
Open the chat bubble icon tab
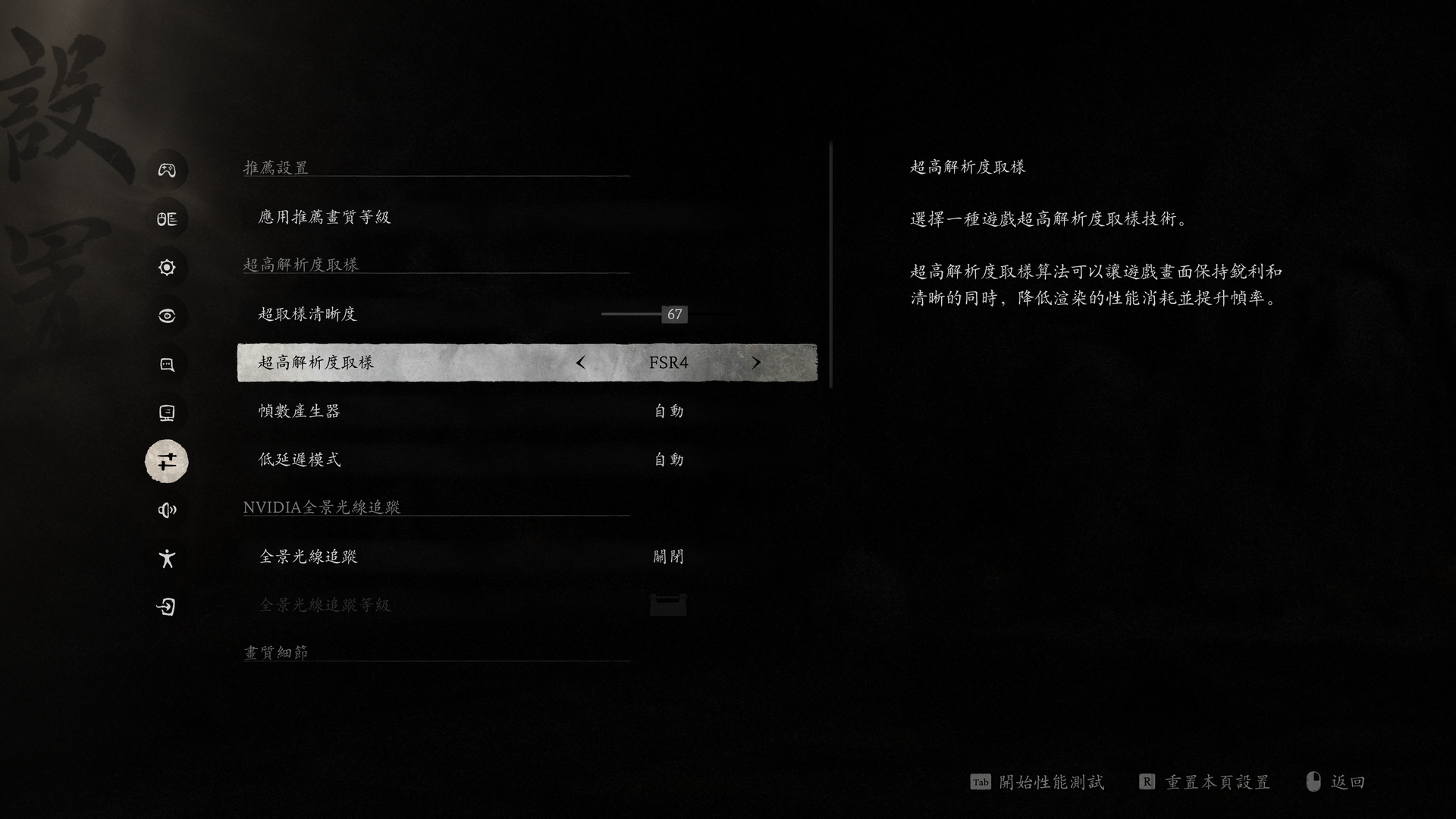pos(167,365)
